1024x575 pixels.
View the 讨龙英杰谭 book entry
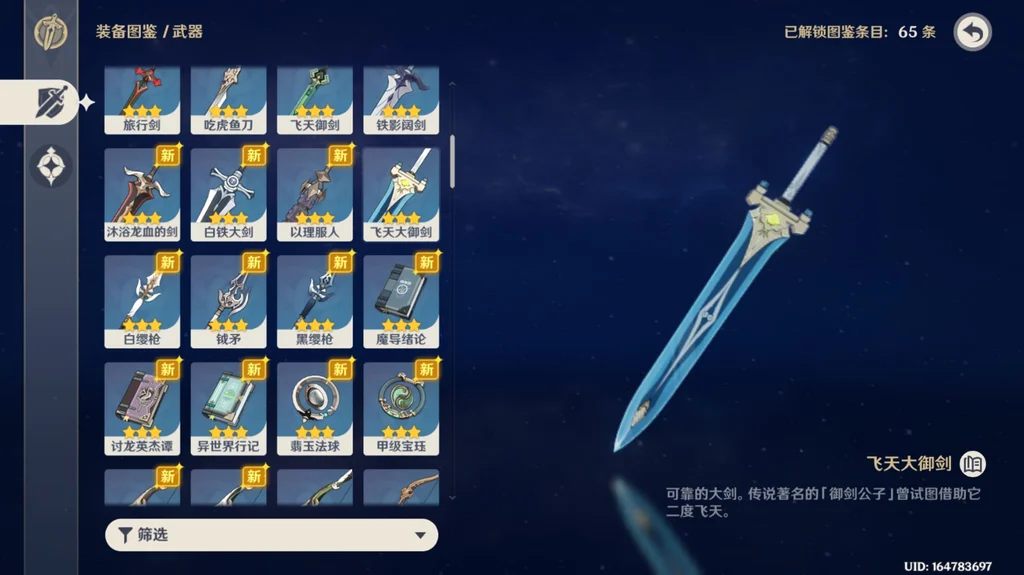(x=142, y=408)
